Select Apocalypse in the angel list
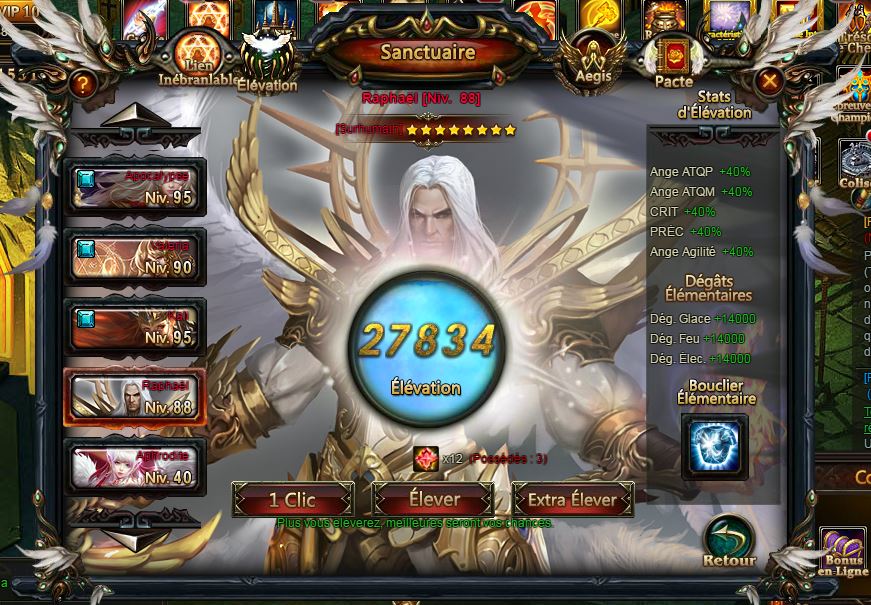This screenshot has height=605, width=871. 134,186
